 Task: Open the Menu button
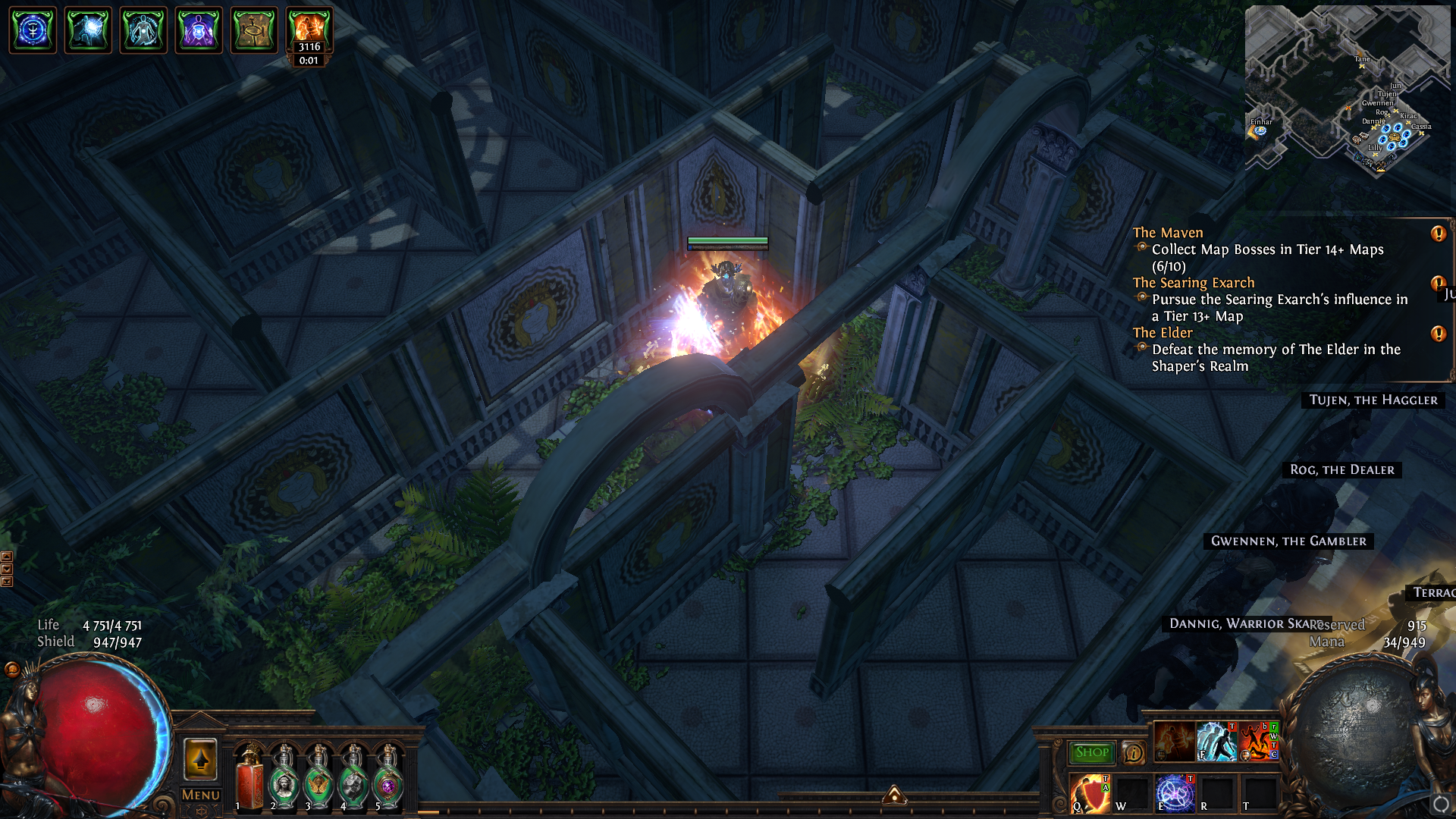[200, 795]
